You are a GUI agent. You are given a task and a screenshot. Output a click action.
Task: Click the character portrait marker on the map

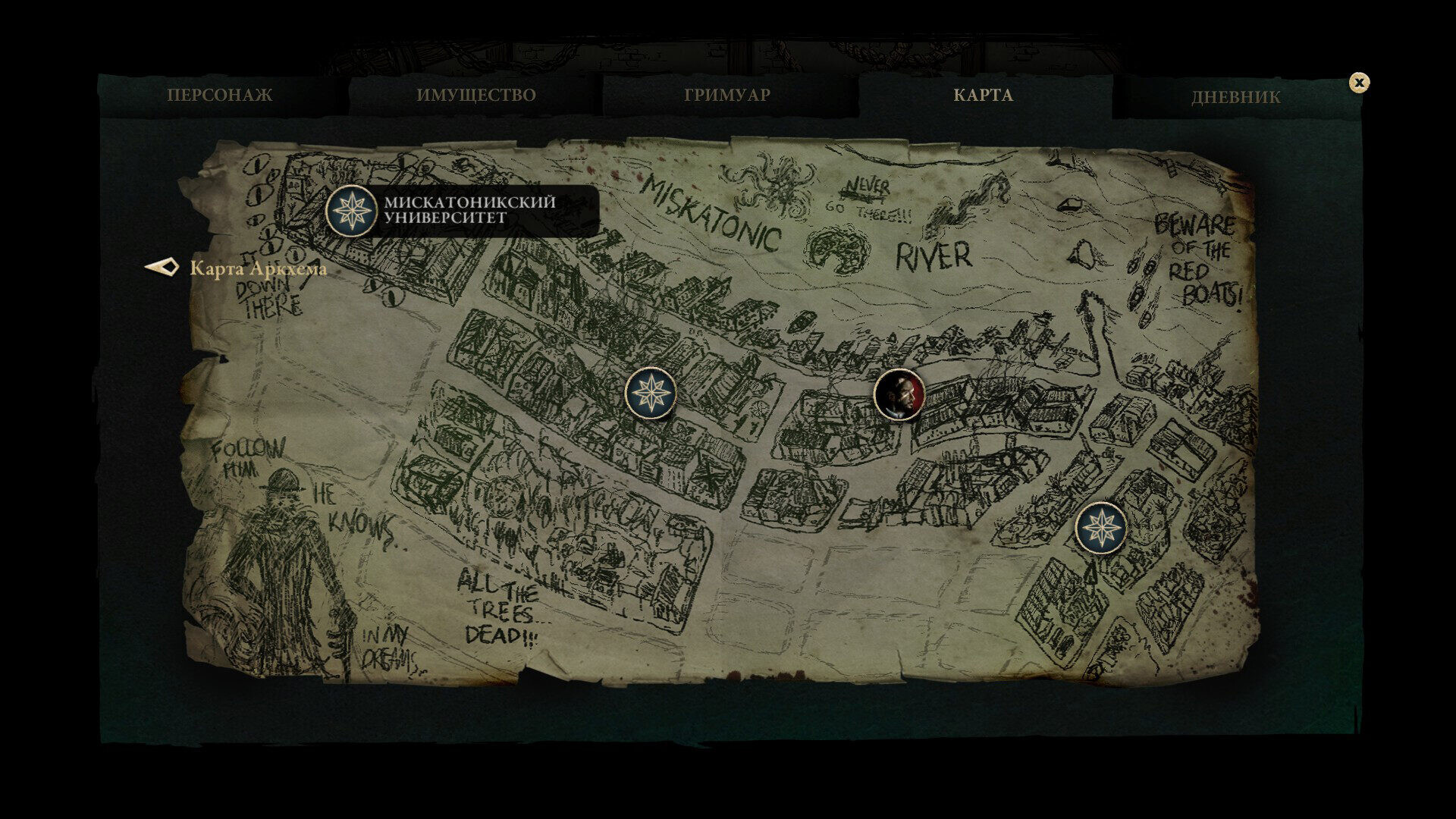899,394
